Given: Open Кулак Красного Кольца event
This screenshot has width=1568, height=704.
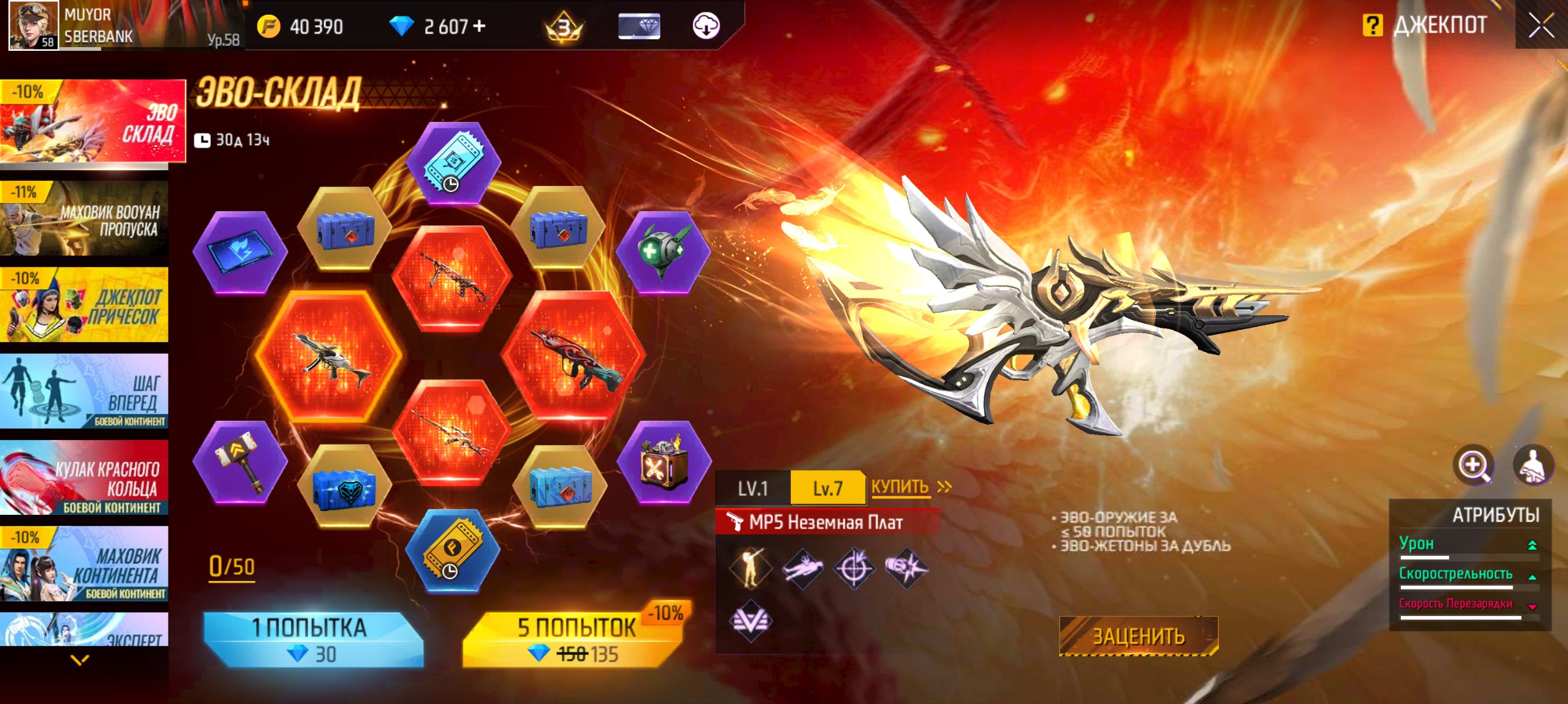Looking at the screenshot, I should (85, 477).
